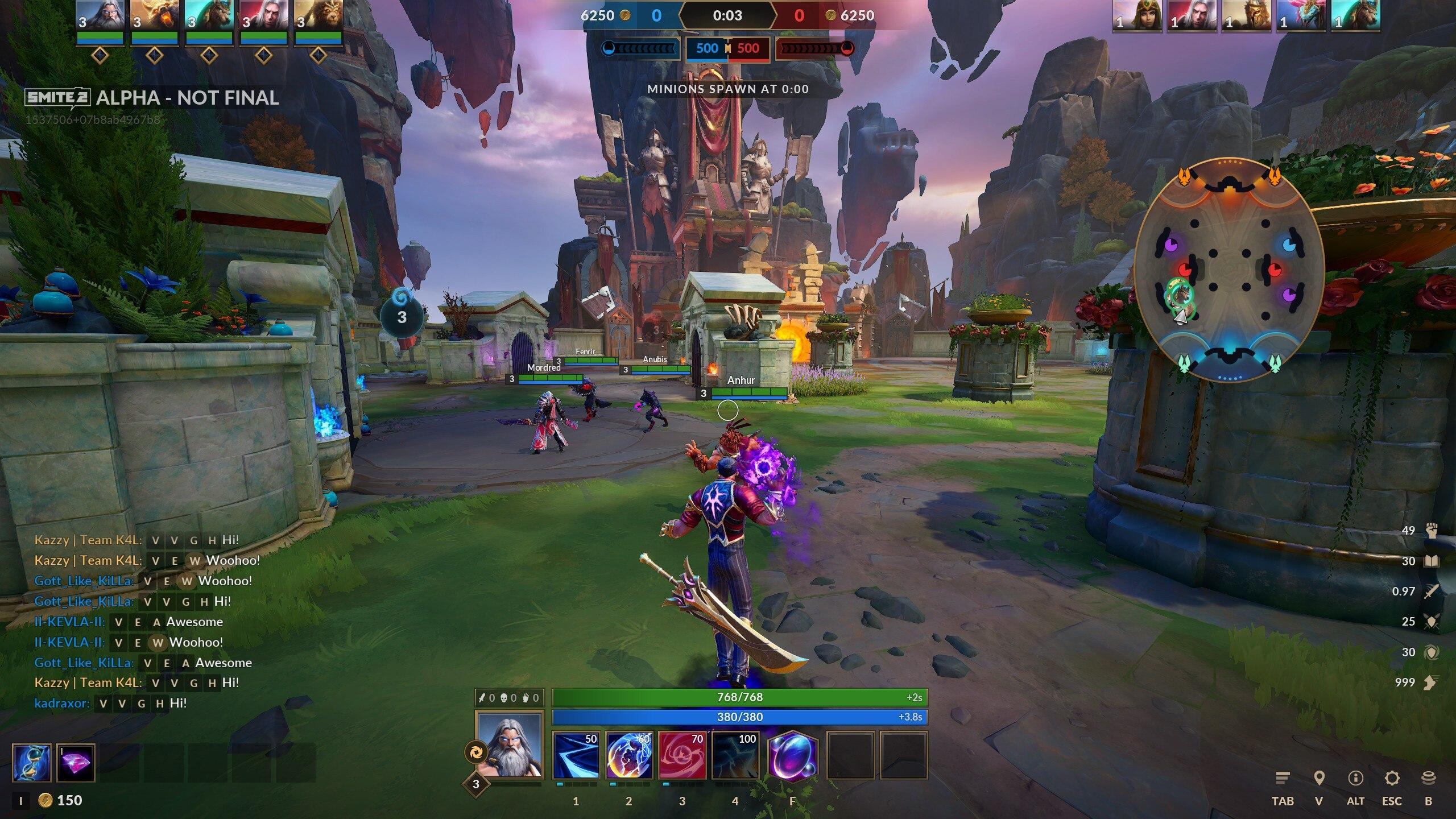Click the map pin ping icon

[x=1319, y=778]
